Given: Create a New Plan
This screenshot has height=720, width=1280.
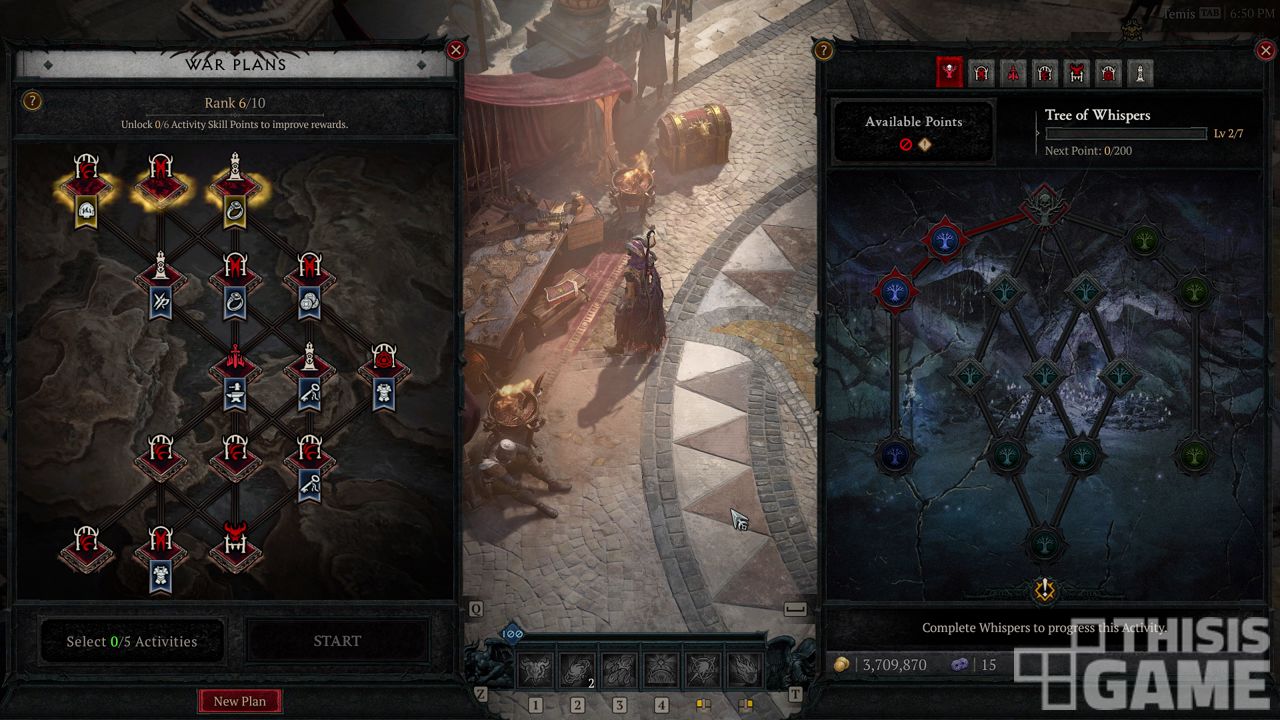Looking at the screenshot, I should pos(240,701).
